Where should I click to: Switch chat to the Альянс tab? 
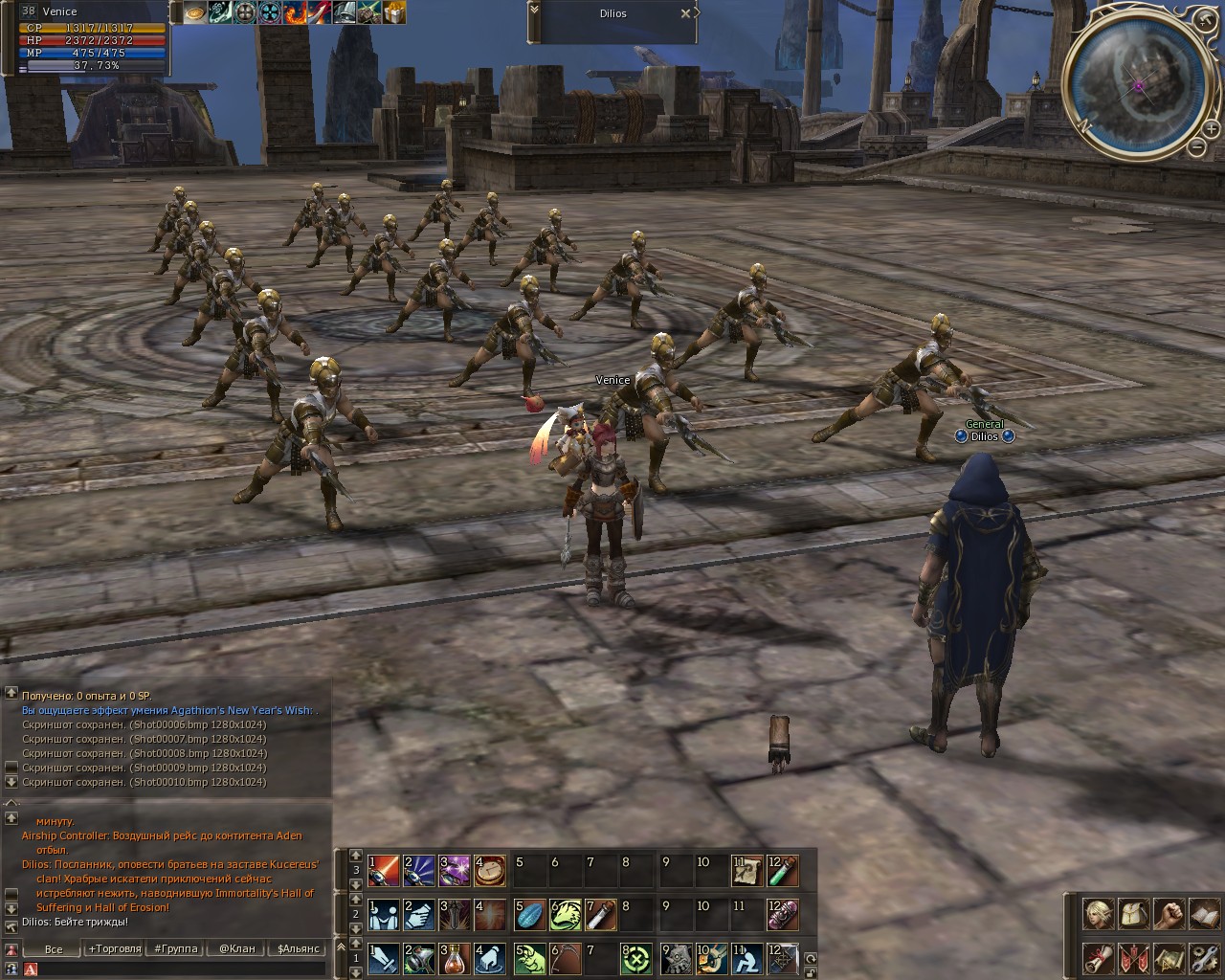tap(298, 948)
